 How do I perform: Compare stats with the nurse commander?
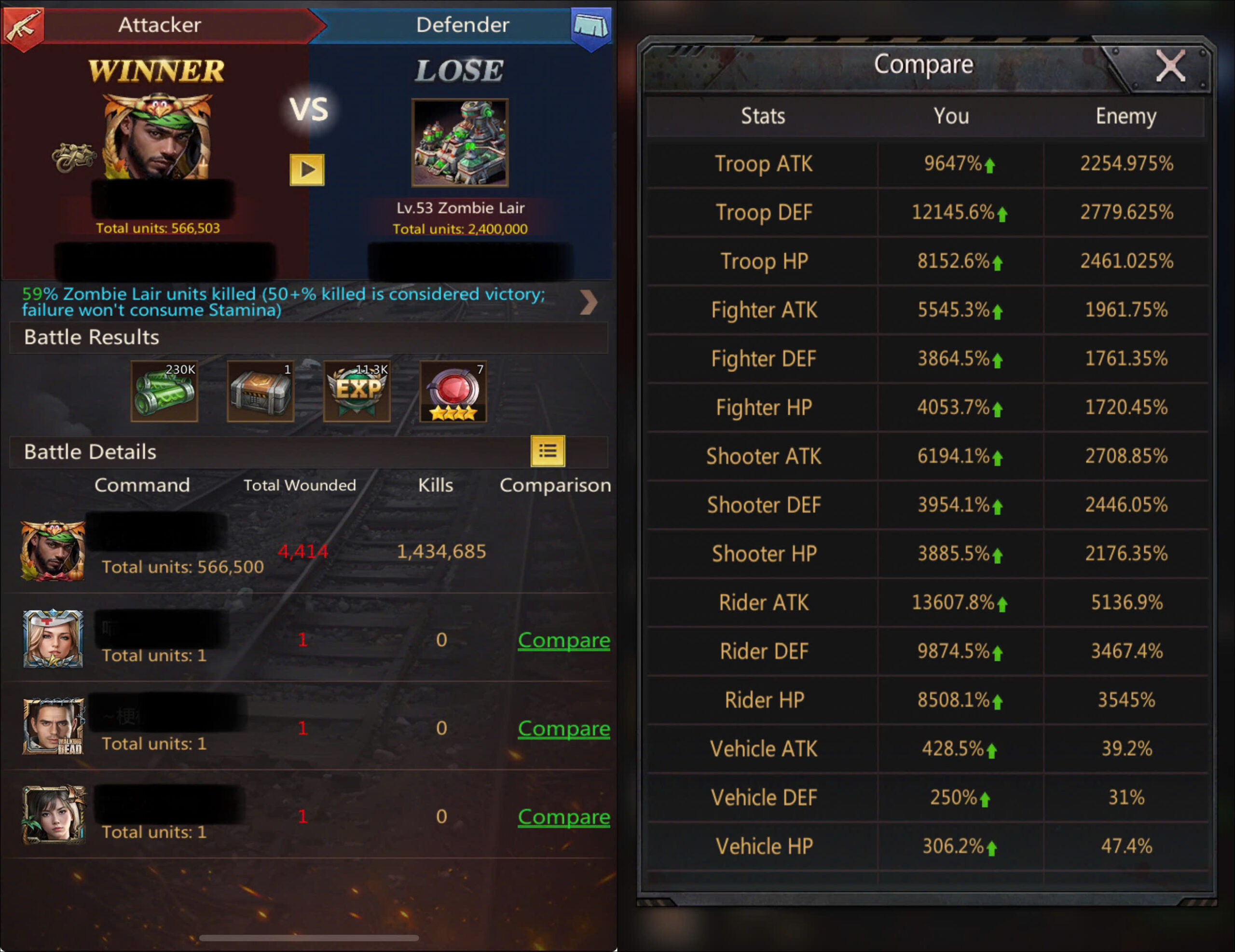(564, 640)
